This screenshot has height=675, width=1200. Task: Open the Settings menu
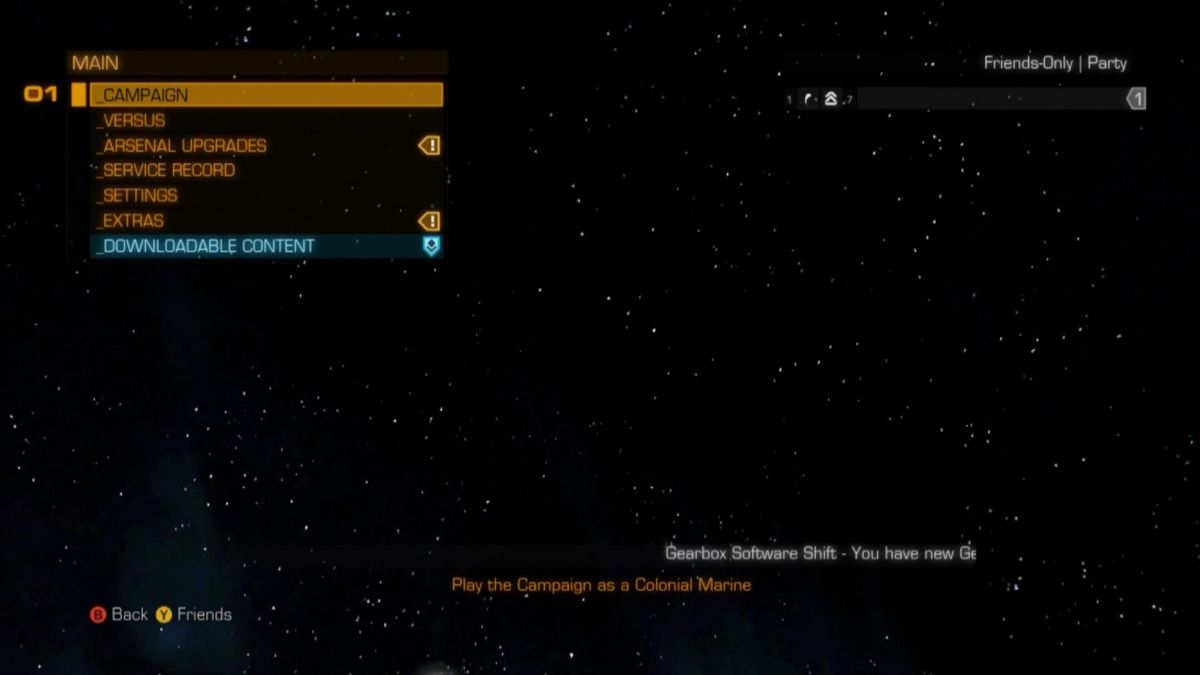(266, 195)
